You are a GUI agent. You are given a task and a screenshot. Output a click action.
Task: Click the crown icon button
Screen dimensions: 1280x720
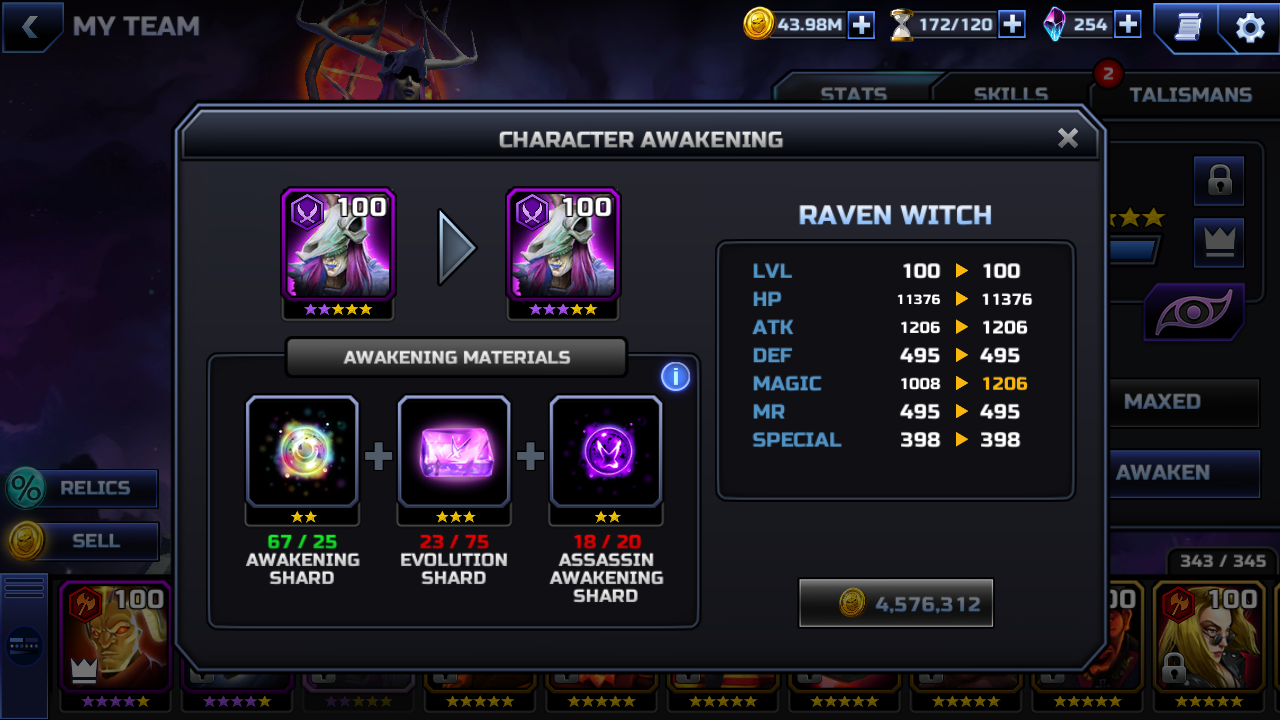coord(1219,242)
